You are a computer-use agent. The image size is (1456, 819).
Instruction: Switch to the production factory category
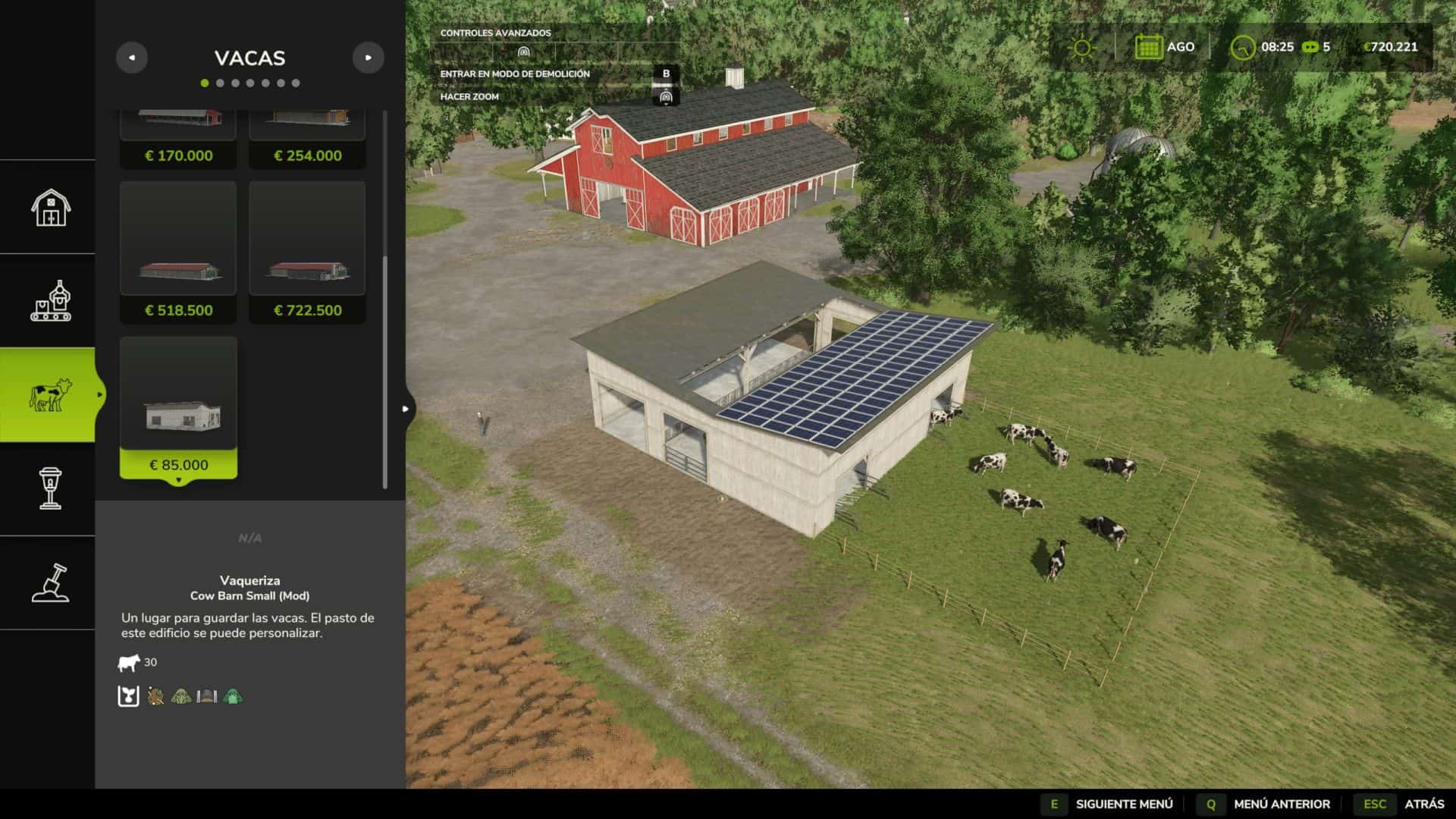click(x=50, y=301)
